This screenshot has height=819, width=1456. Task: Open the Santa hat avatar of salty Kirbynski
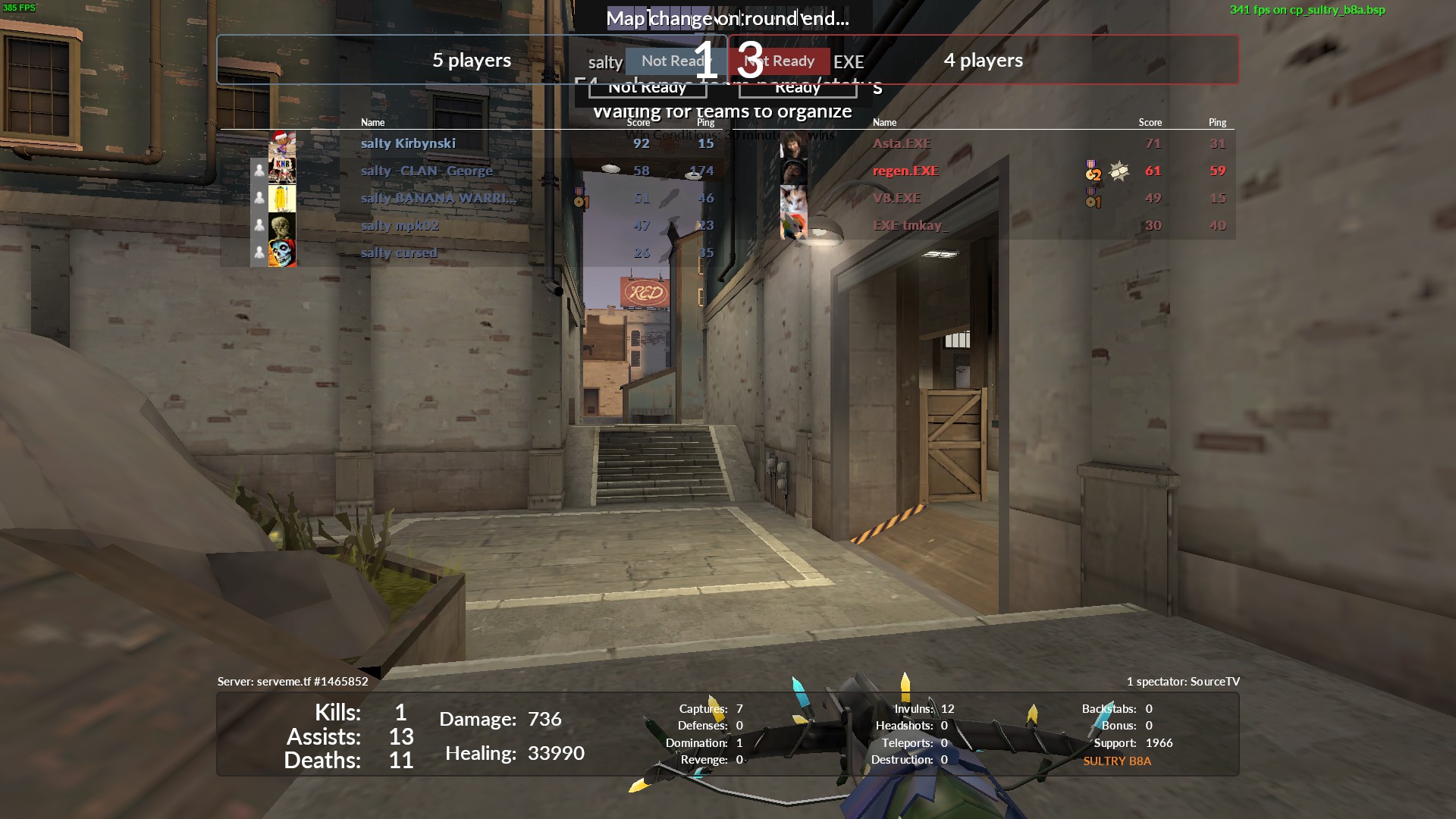[x=282, y=143]
